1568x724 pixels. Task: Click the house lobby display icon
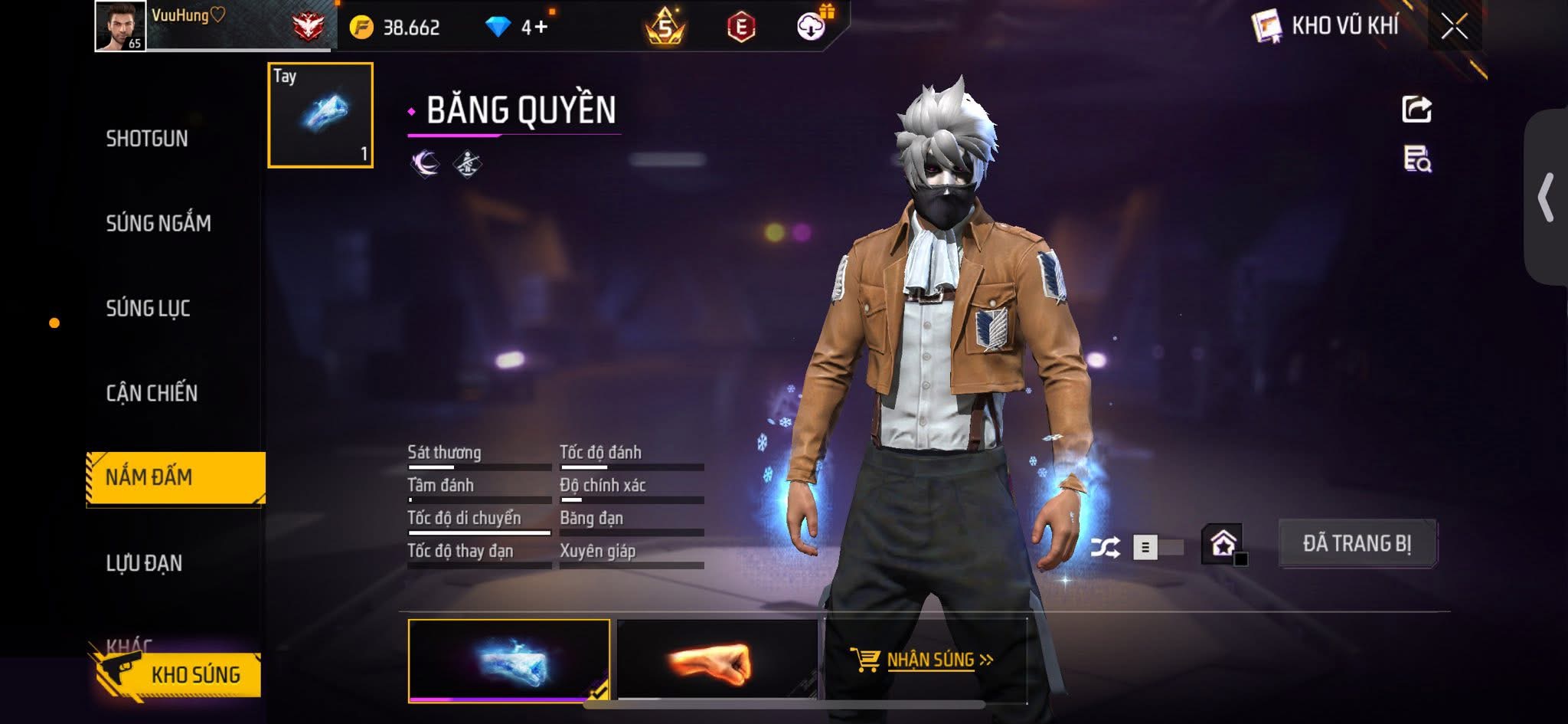click(1223, 545)
